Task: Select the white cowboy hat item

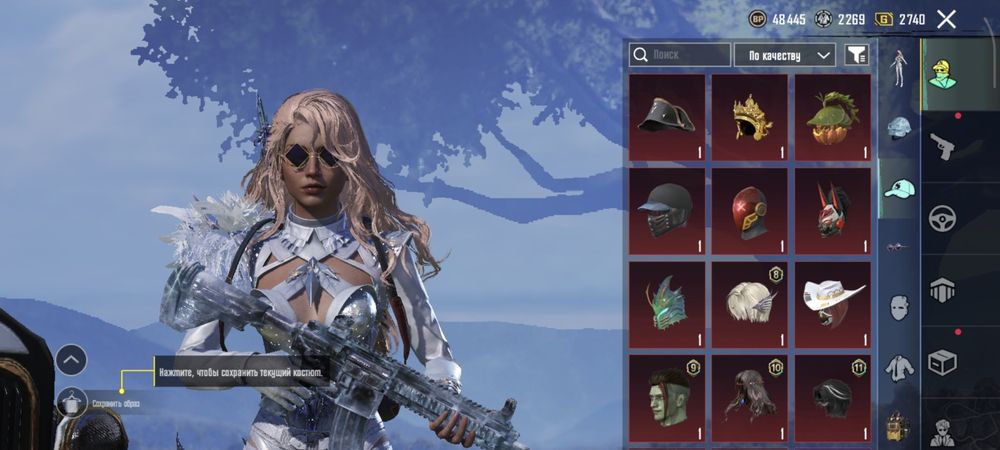Action: (832, 304)
